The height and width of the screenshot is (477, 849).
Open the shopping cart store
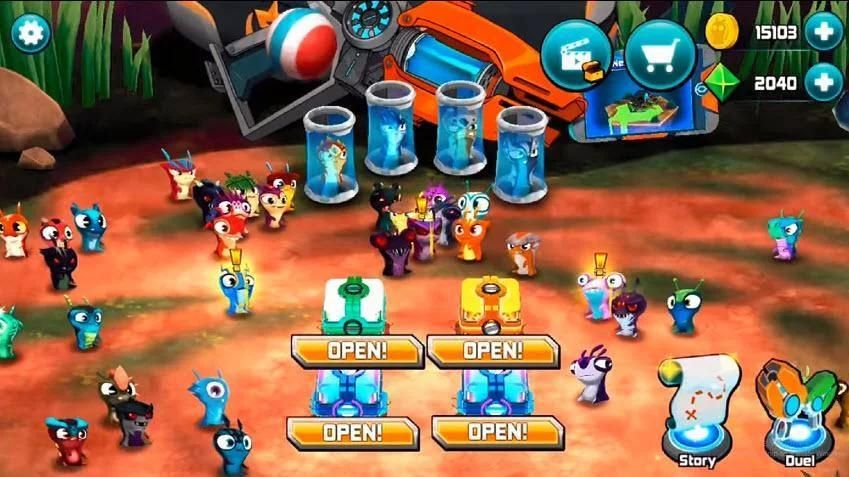661,53
